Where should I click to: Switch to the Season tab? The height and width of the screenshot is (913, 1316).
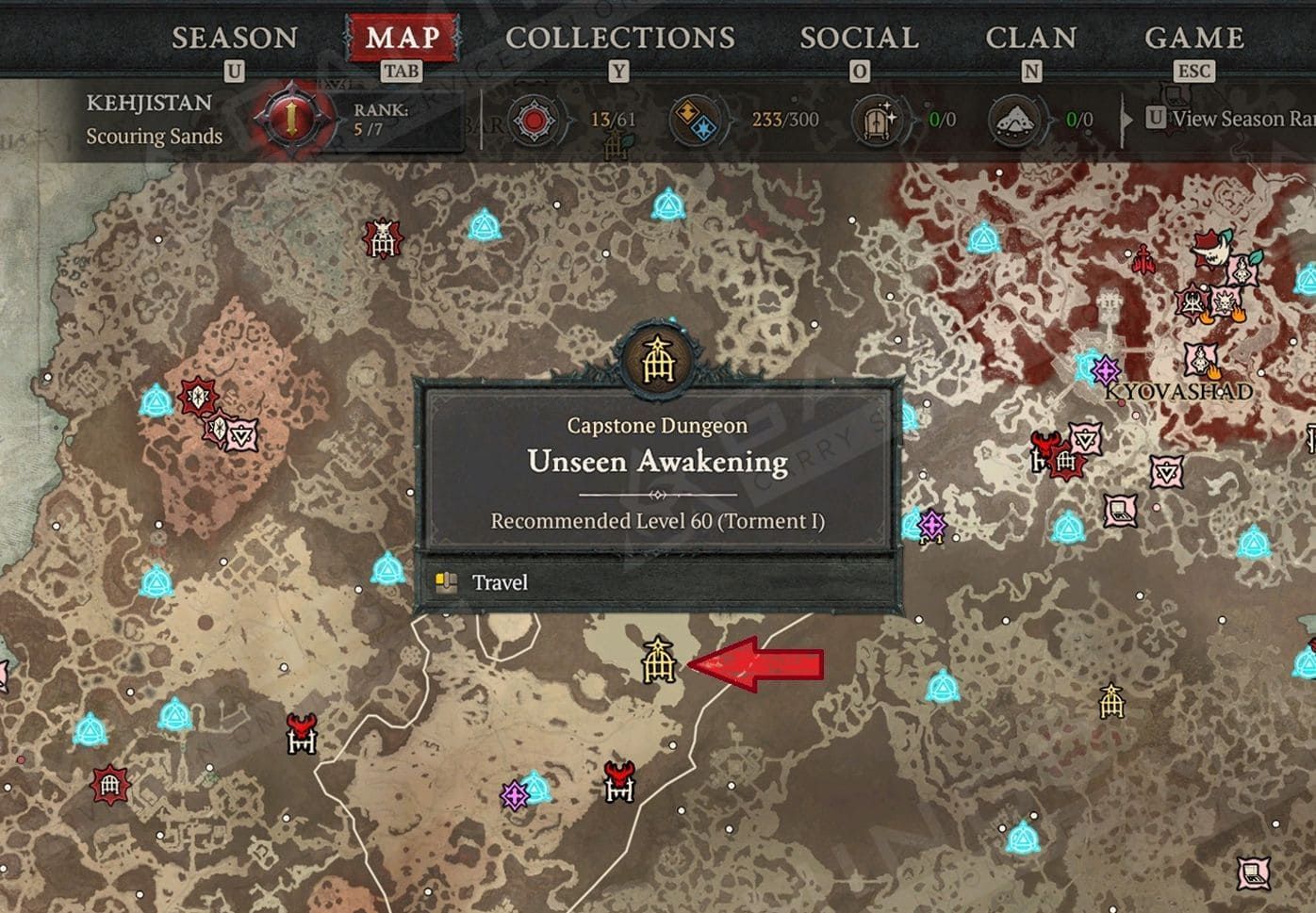[234, 39]
